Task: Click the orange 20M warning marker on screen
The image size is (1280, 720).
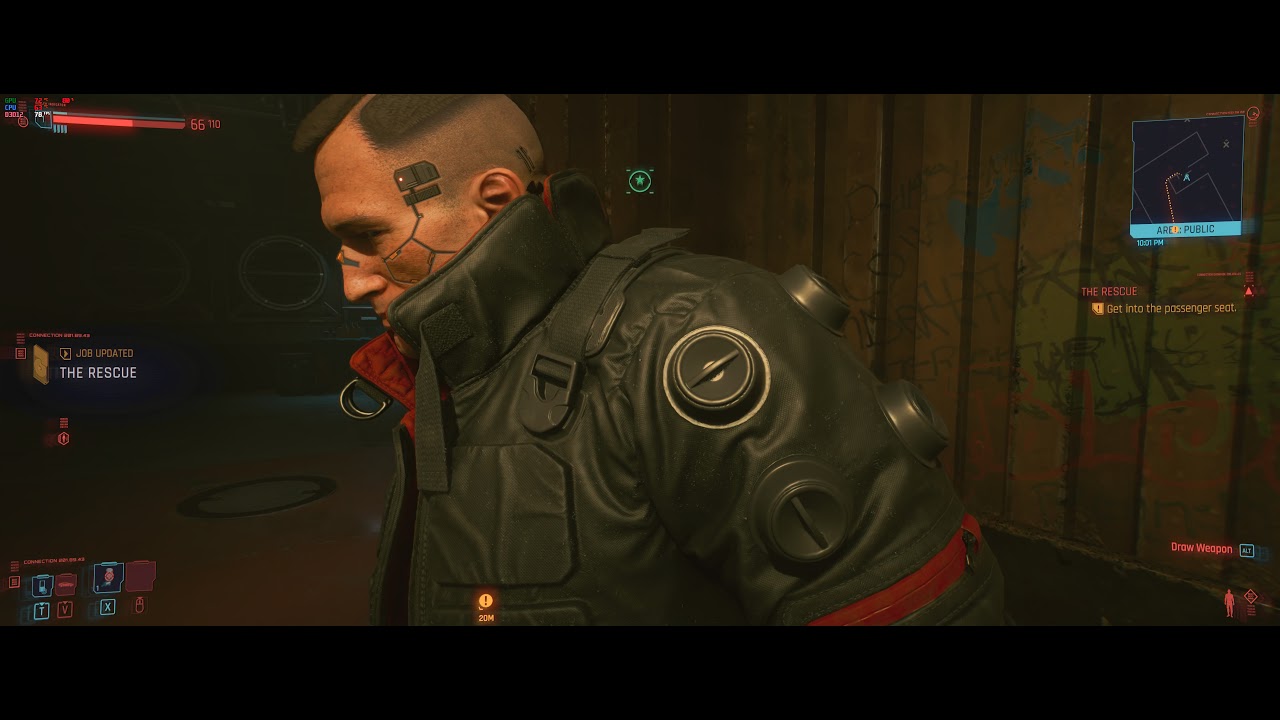Action: pyautogui.click(x=485, y=601)
